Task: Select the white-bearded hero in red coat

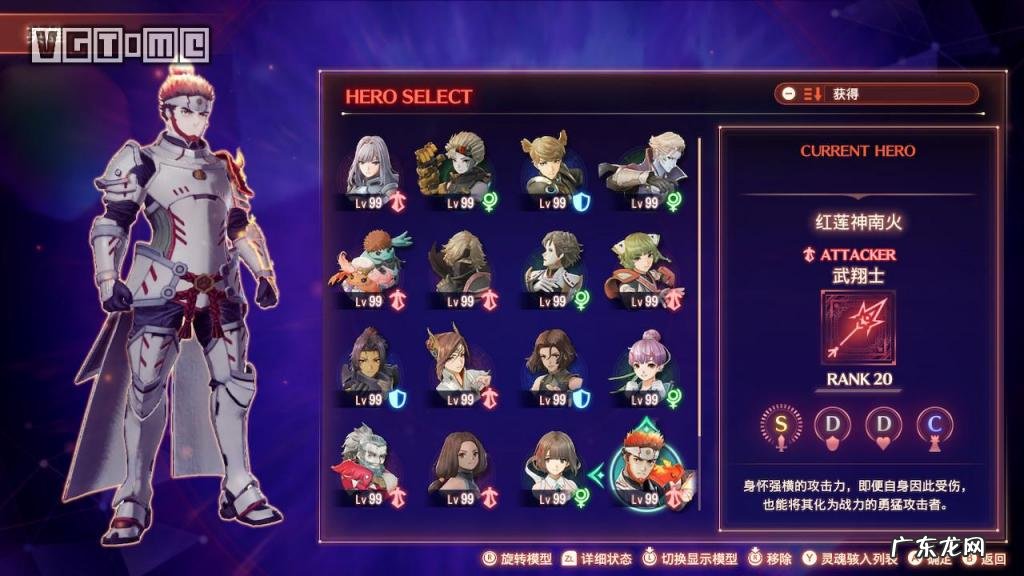Action: [374, 466]
